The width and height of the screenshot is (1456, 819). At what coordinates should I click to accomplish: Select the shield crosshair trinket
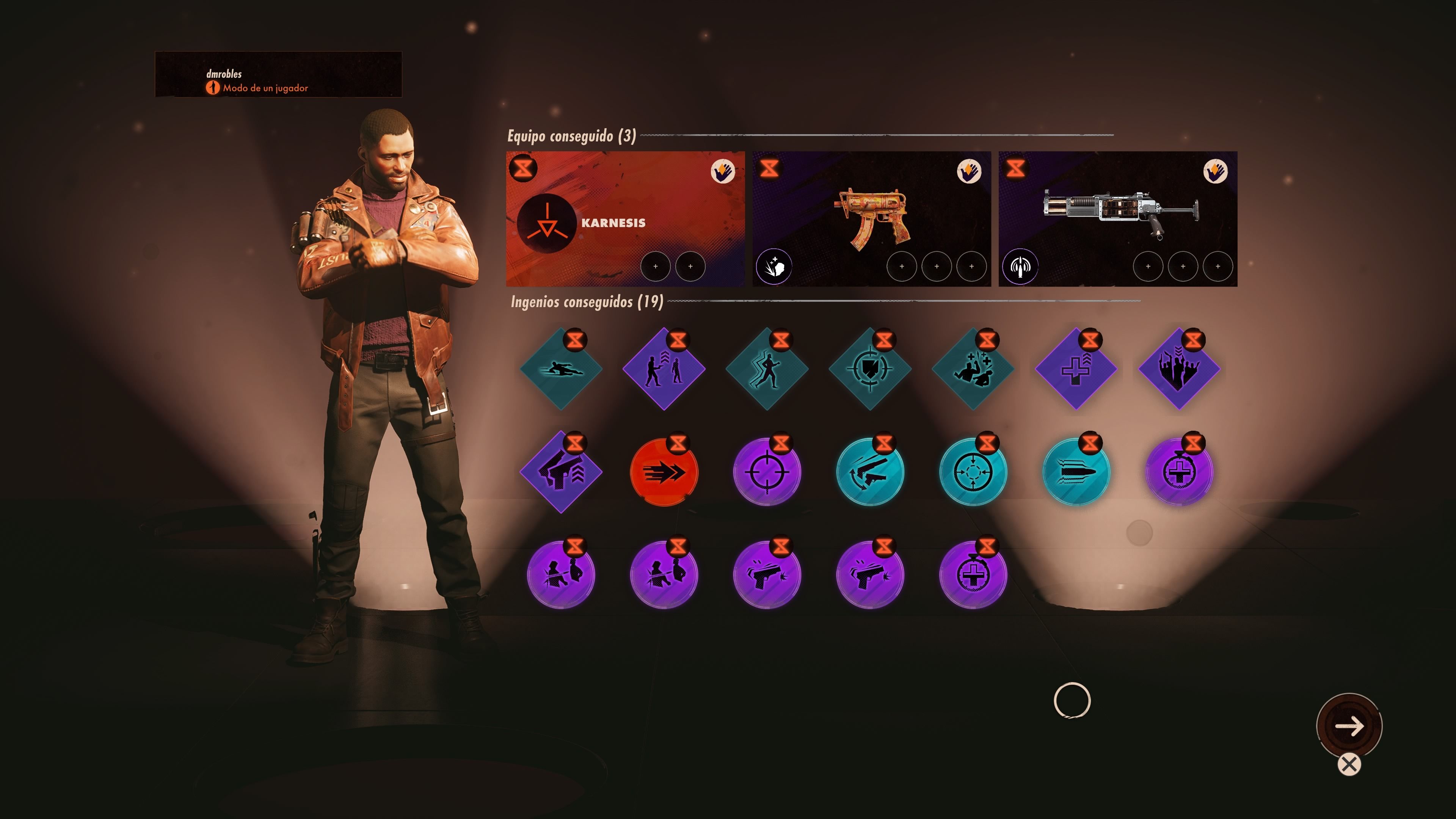[870, 369]
